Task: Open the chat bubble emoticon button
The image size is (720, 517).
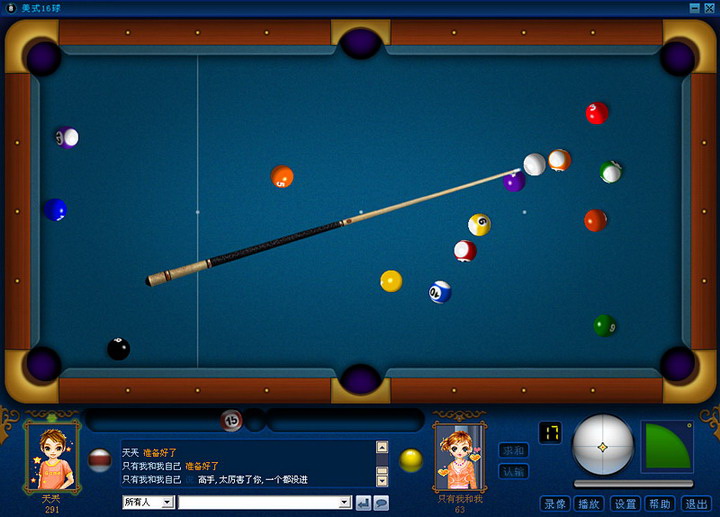Action: [x=381, y=503]
